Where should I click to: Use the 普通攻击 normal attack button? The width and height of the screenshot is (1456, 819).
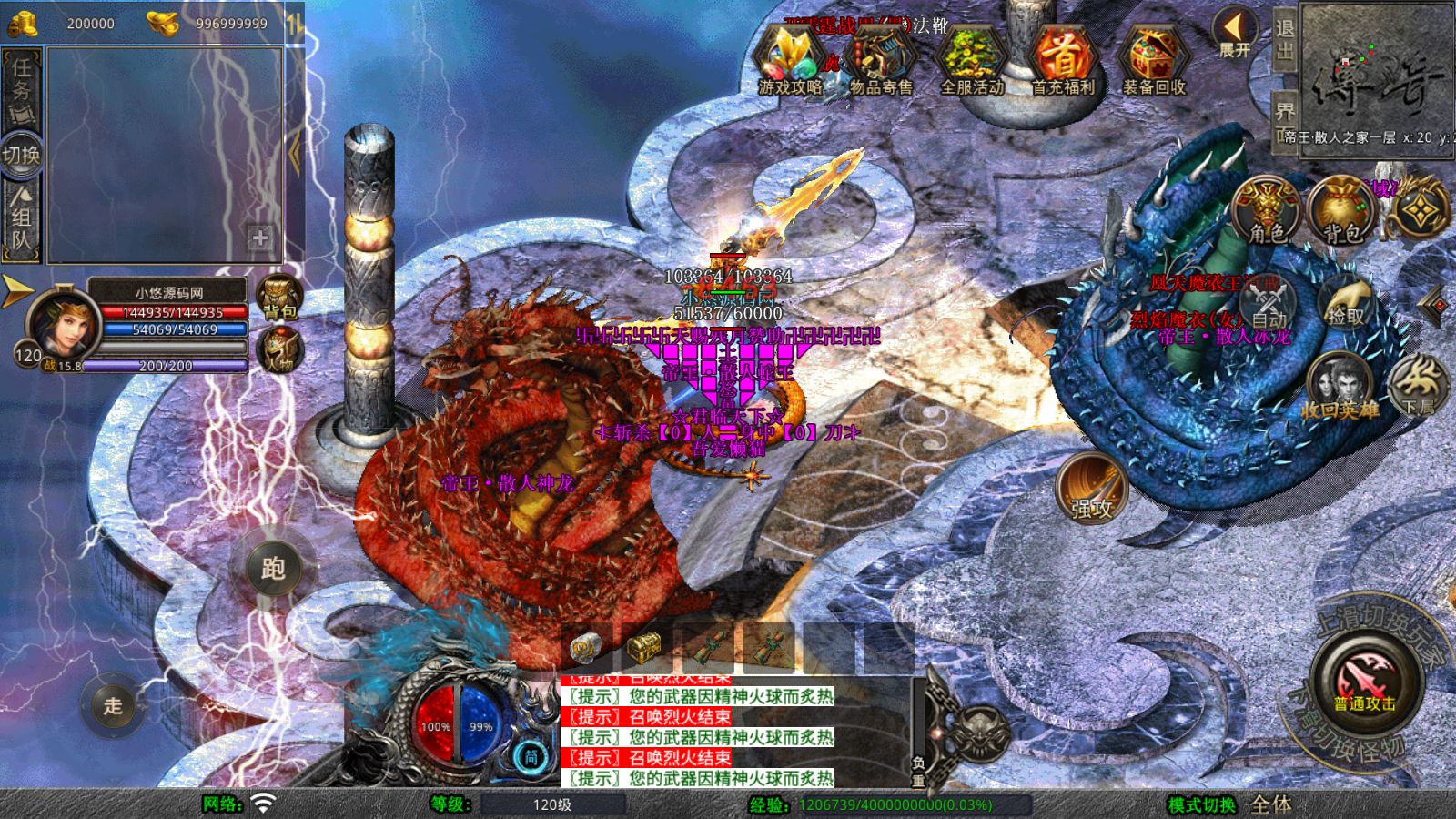[x=1365, y=681]
